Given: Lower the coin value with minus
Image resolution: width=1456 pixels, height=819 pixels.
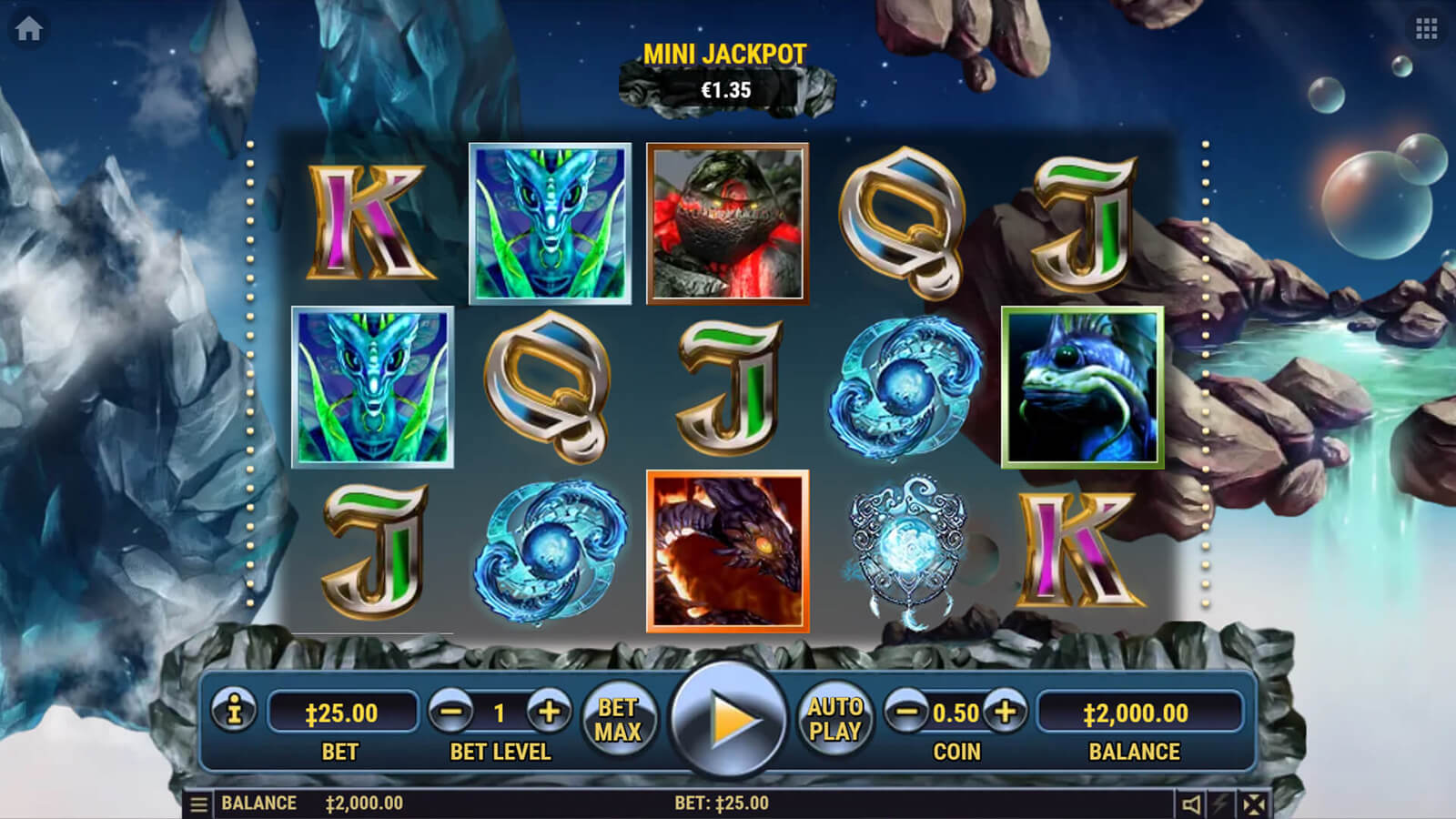Looking at the screenshot, I should click(906, 712).
